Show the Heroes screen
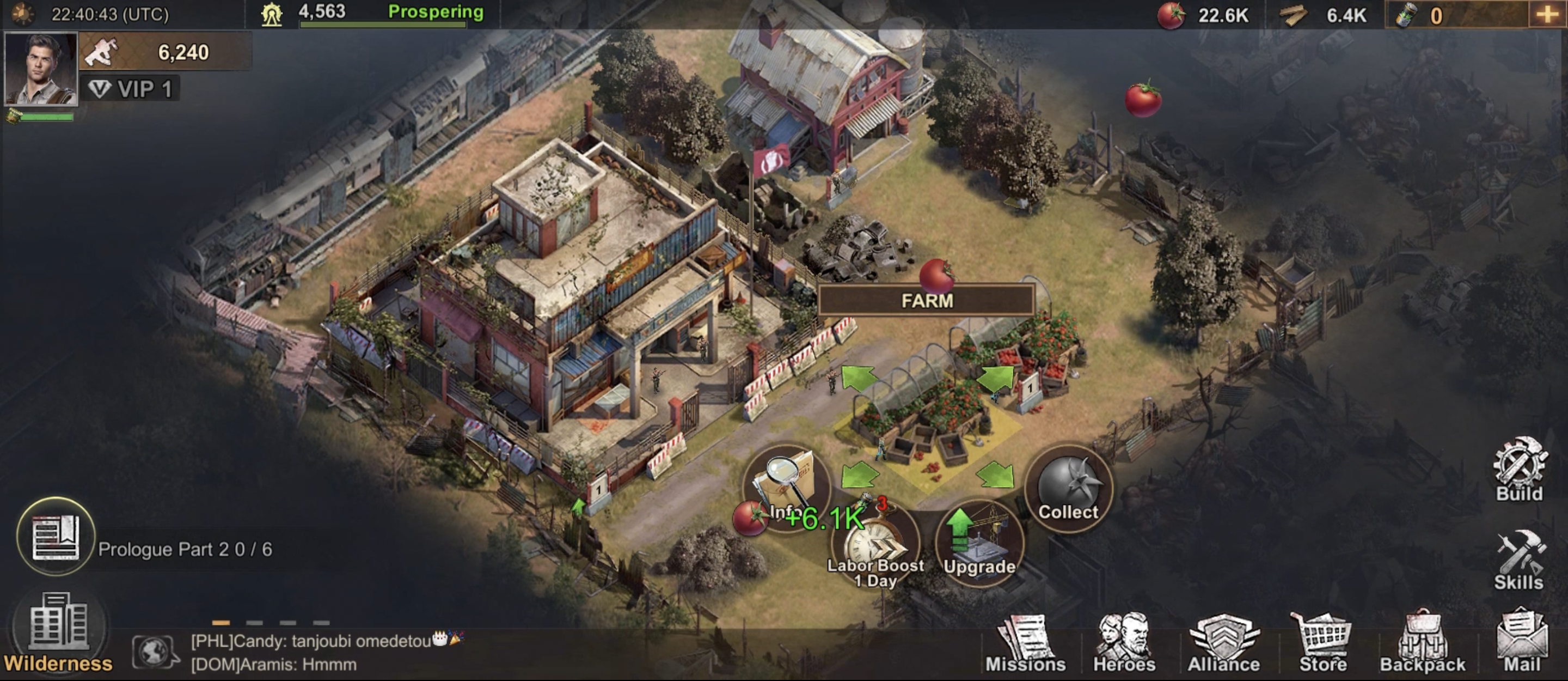The image size is (1568, 681). pos(1124,646)
